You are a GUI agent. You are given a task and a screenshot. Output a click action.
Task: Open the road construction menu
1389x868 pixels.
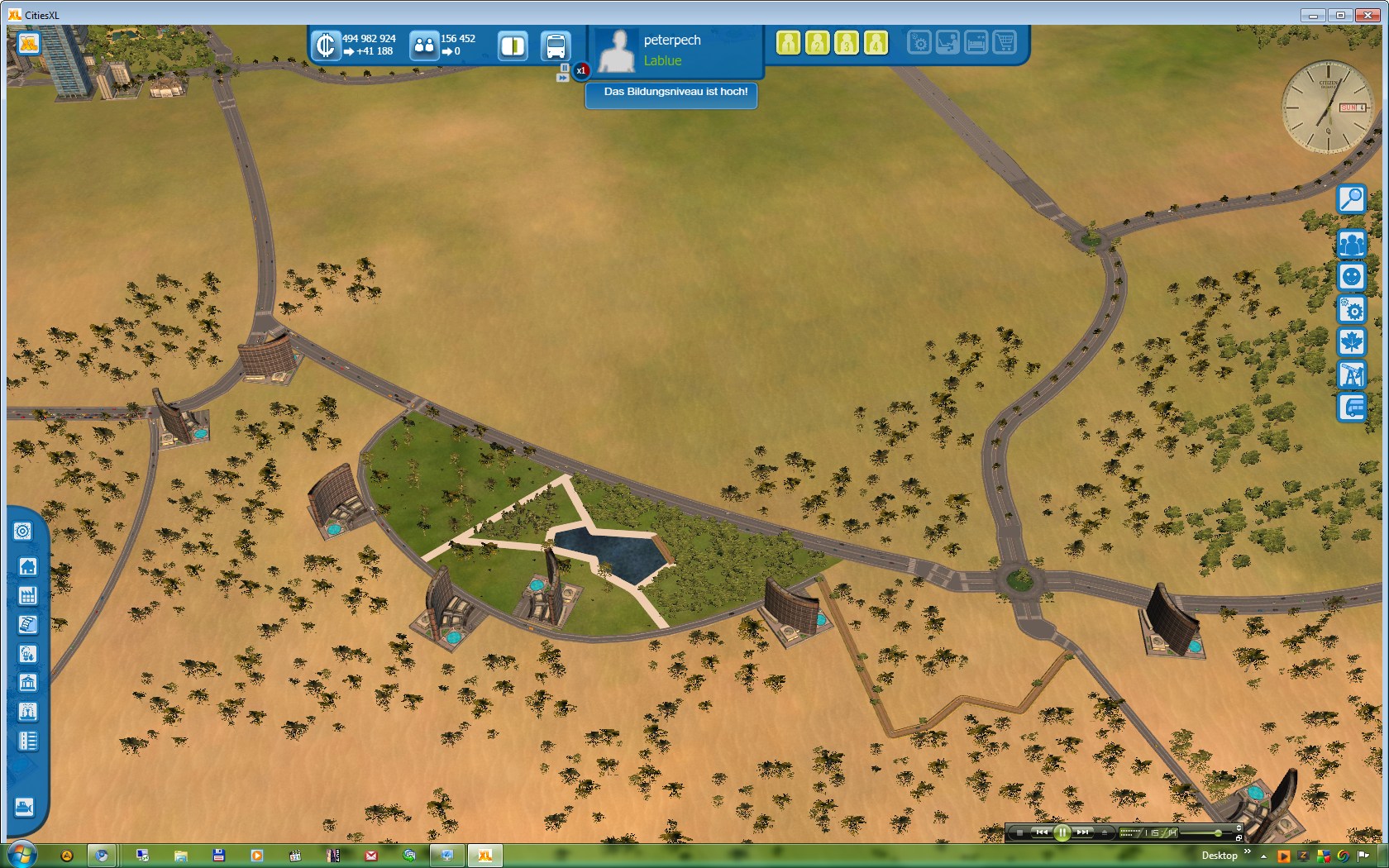pos(27,741)
